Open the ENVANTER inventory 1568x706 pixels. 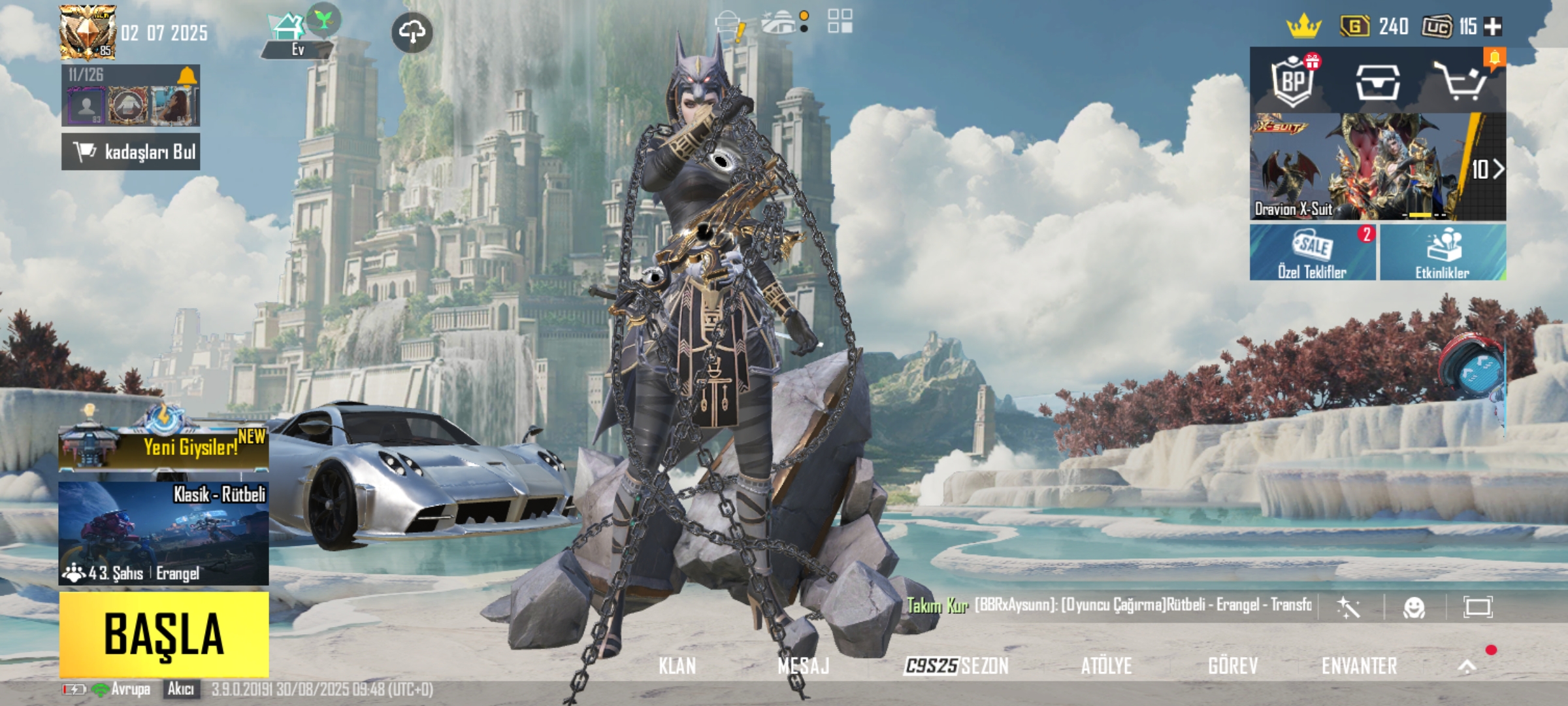1359,666
